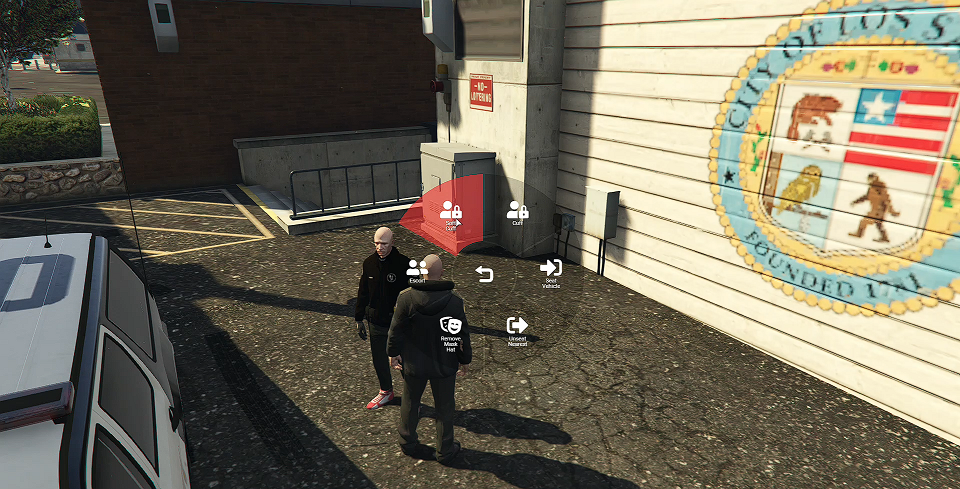This screenshot has width=960, height=489.
Task: Select the highlighted Soft Cuff option
Action: pos(451,213)
